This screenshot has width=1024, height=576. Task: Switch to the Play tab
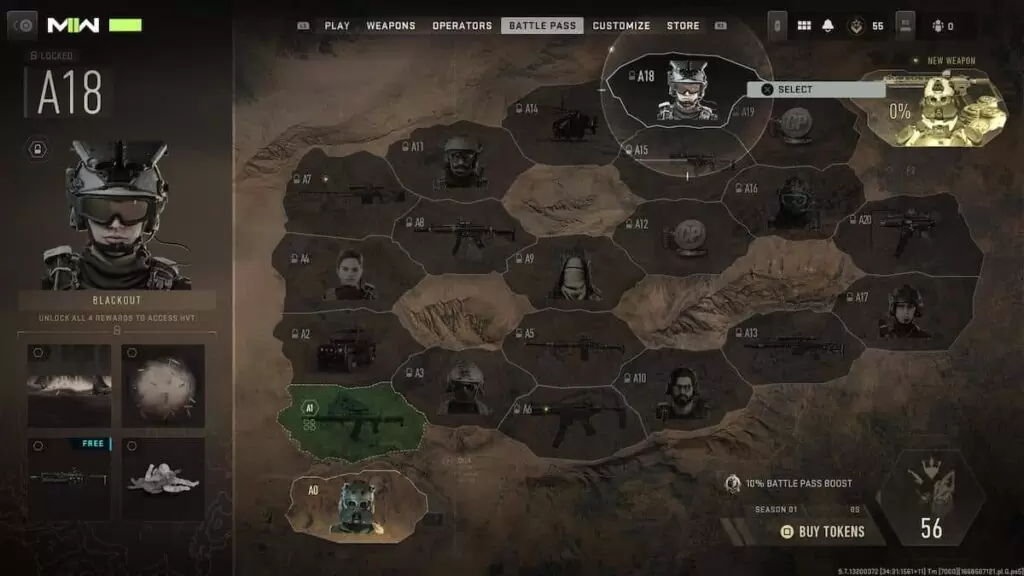pyautogui.click(x=336, y=26)
